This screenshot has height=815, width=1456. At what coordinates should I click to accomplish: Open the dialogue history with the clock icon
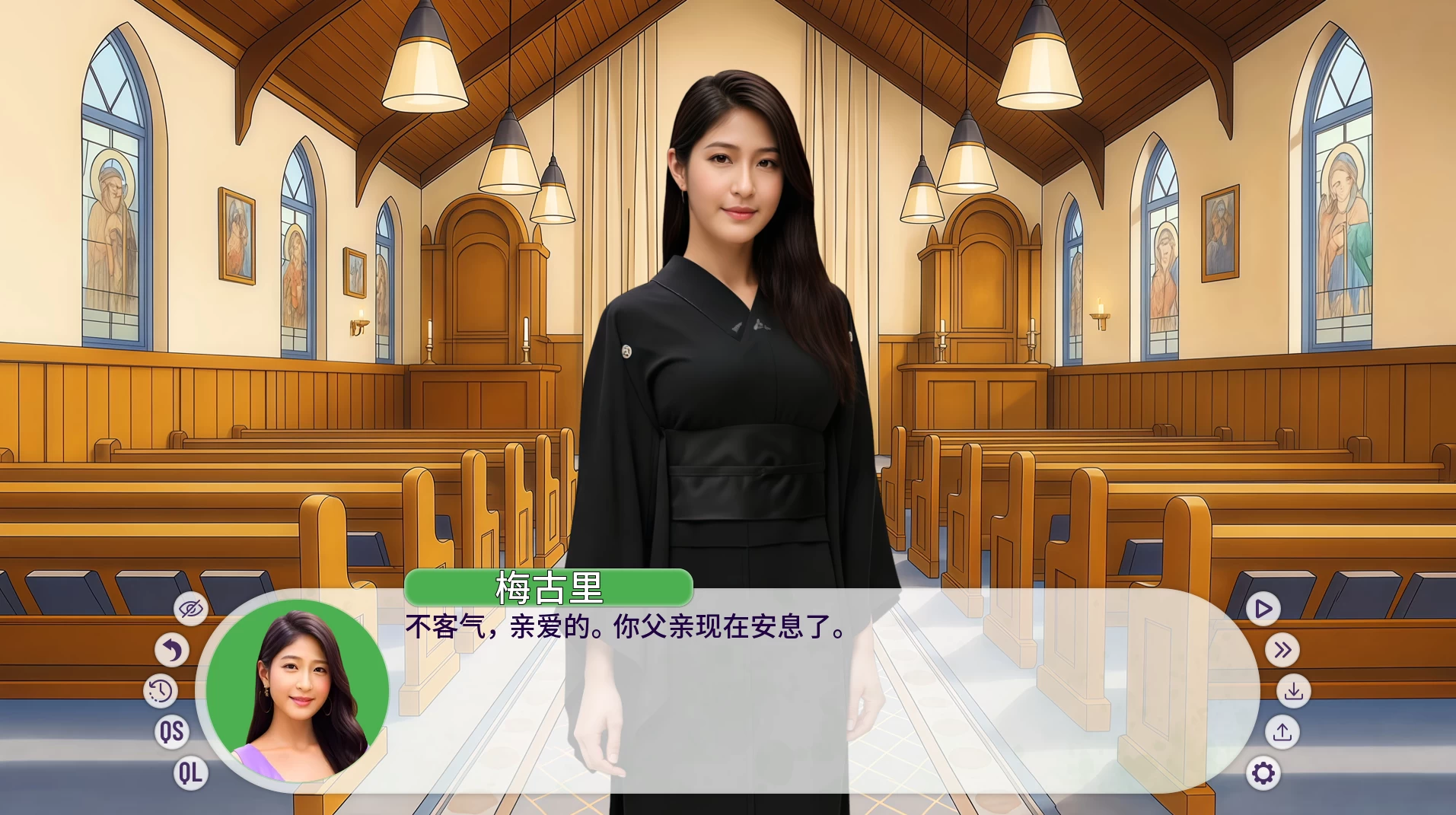160,692
